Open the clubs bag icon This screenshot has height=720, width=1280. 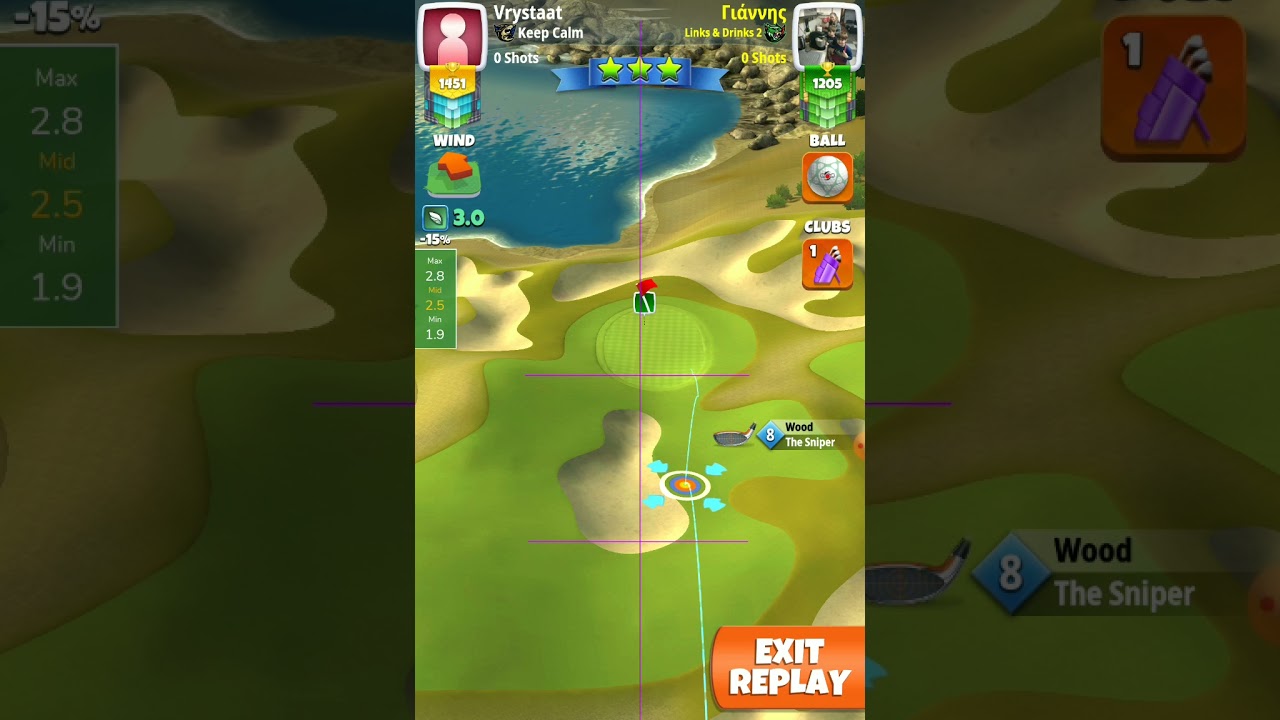827,264
